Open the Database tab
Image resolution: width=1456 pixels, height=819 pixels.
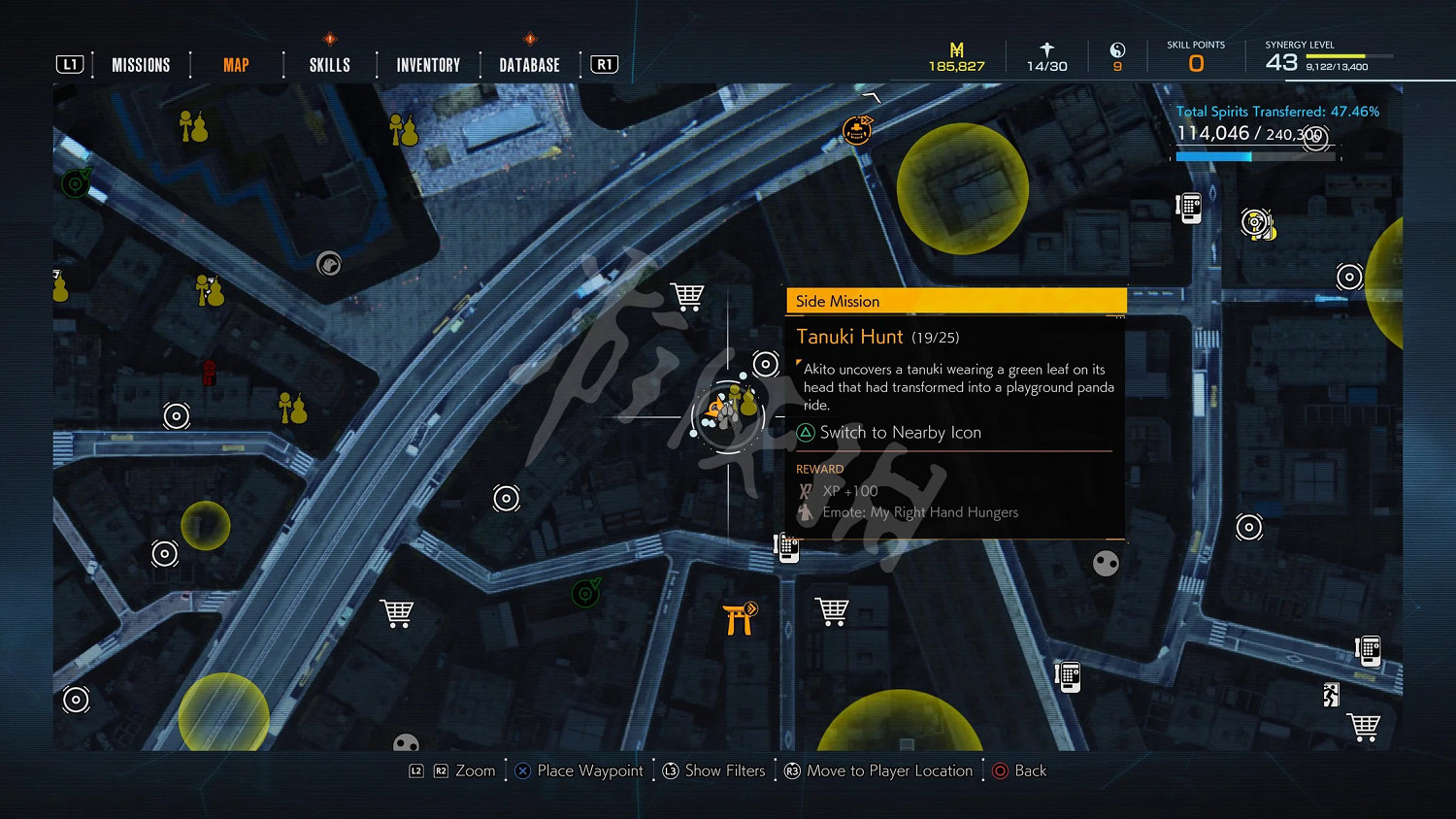tap(529, 65)
